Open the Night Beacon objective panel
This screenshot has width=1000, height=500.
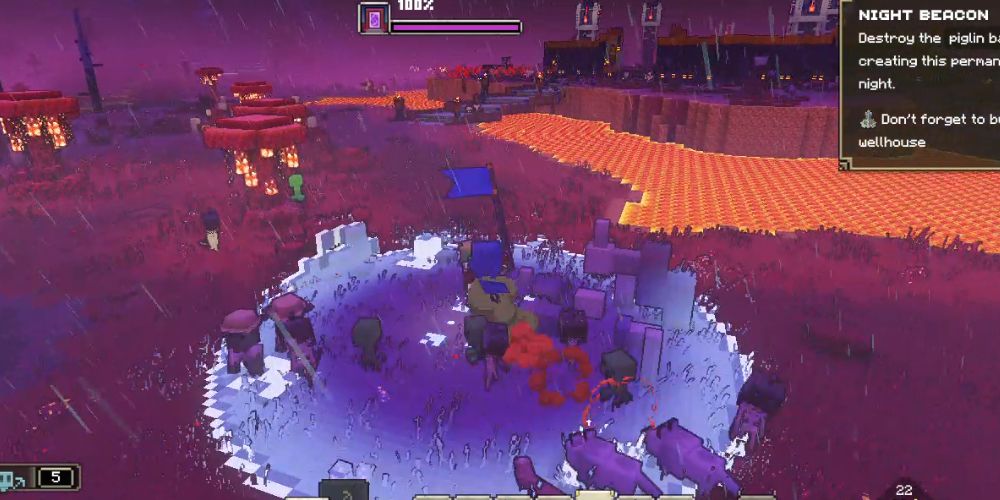tap(920, 16)
